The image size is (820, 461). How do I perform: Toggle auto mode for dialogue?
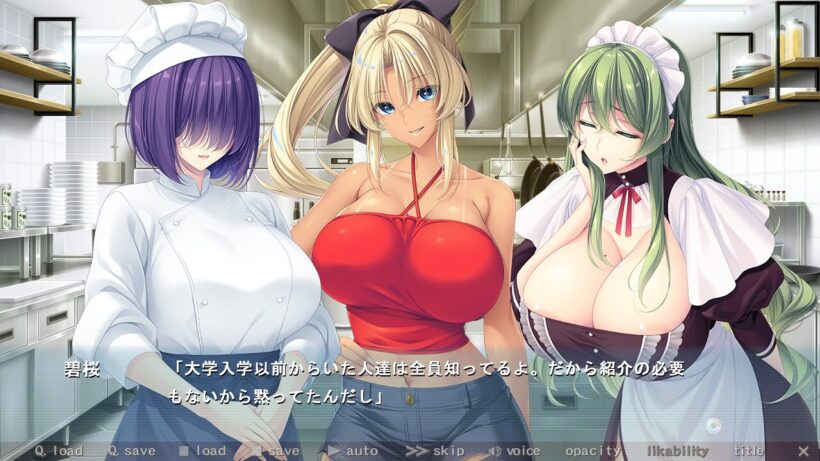[353, 451]
